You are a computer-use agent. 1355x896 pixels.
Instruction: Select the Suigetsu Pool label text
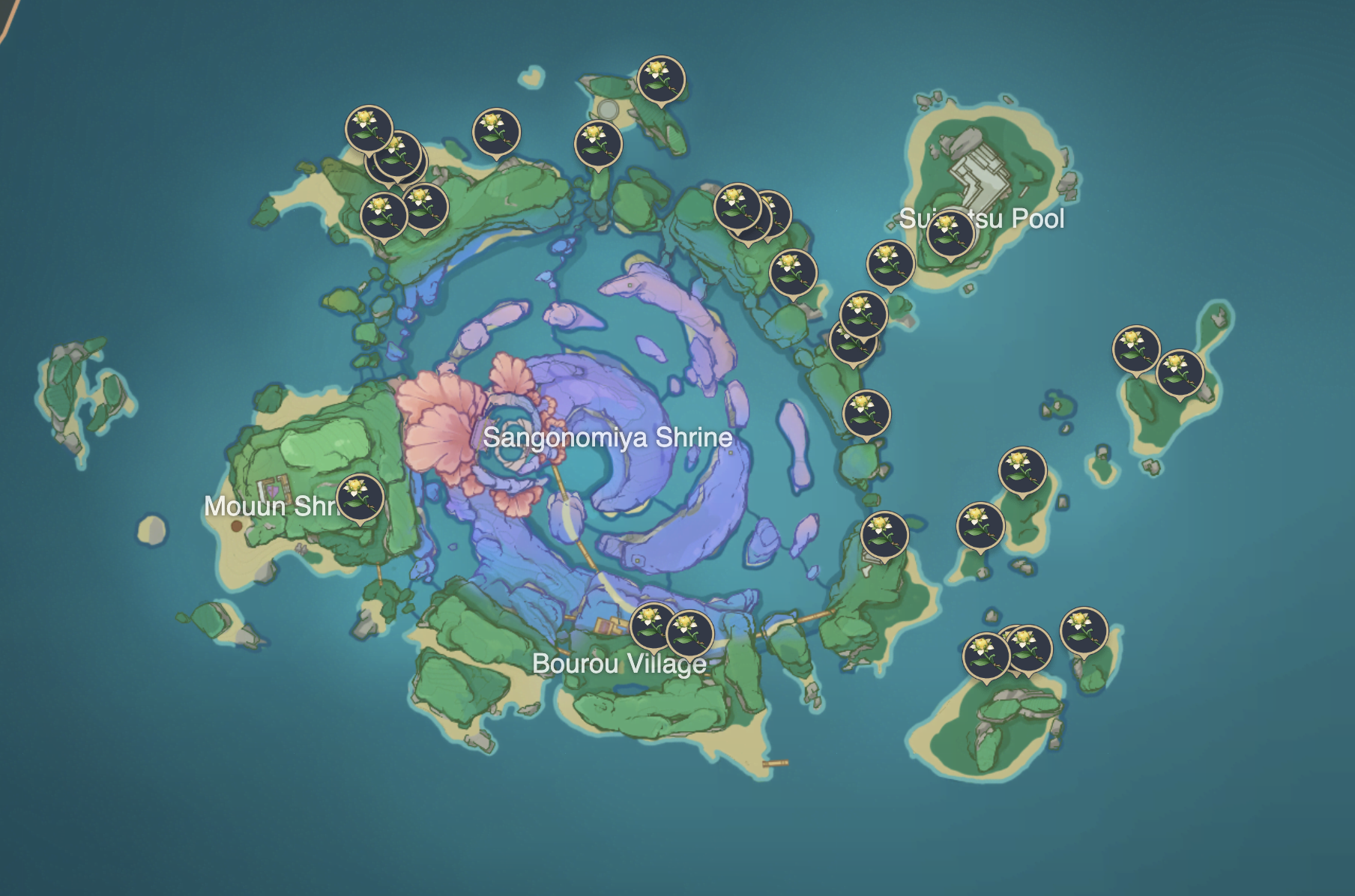pyautogui.click(x=982, y=220)
